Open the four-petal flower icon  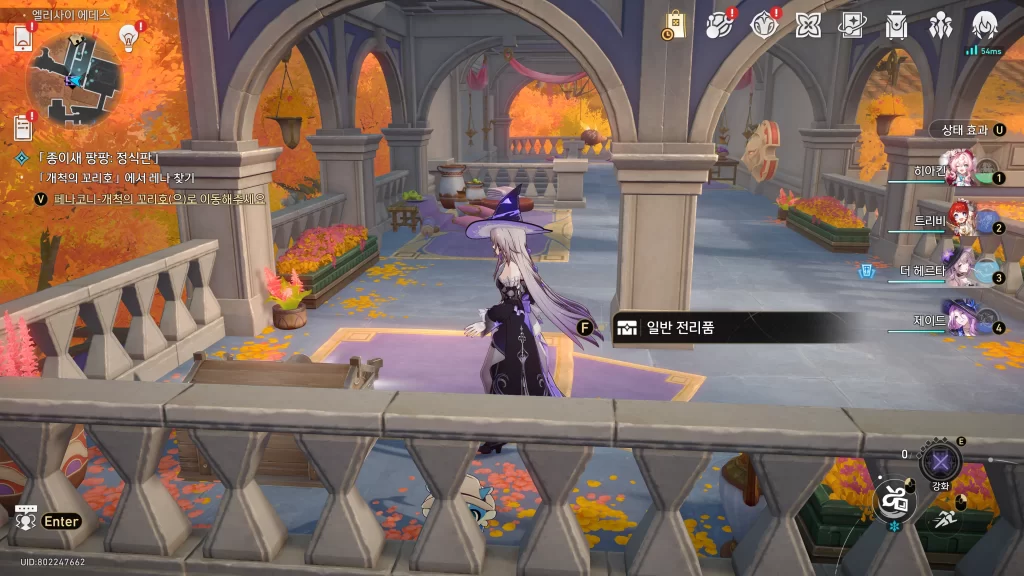pos(807,24)
